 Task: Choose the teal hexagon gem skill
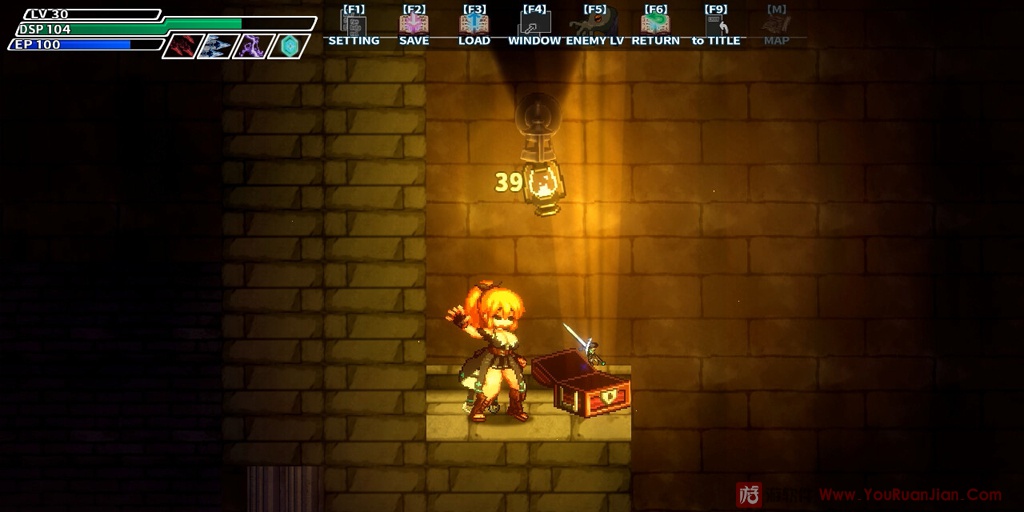(288, 46)
